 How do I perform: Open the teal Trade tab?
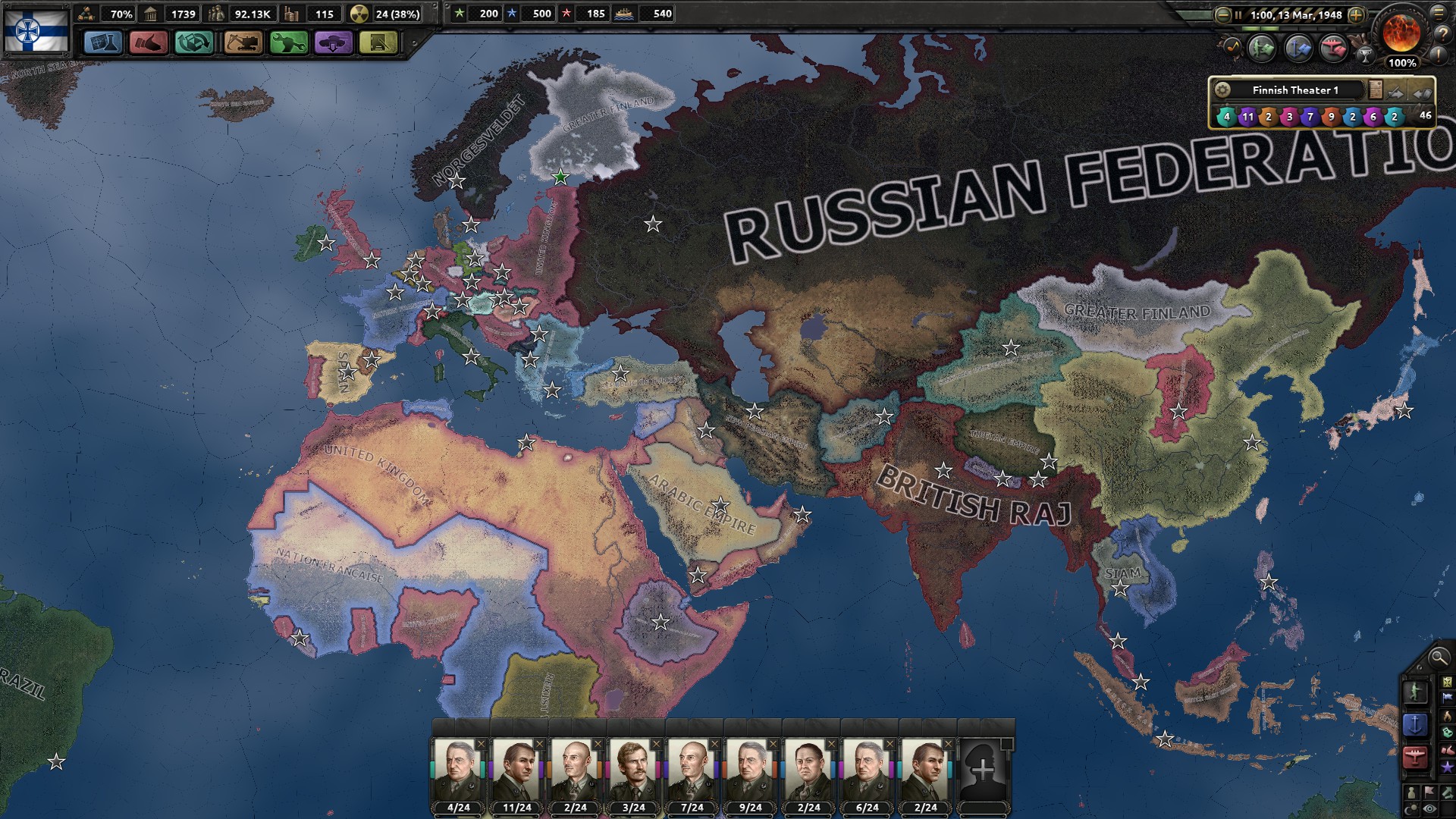[194, 42]
